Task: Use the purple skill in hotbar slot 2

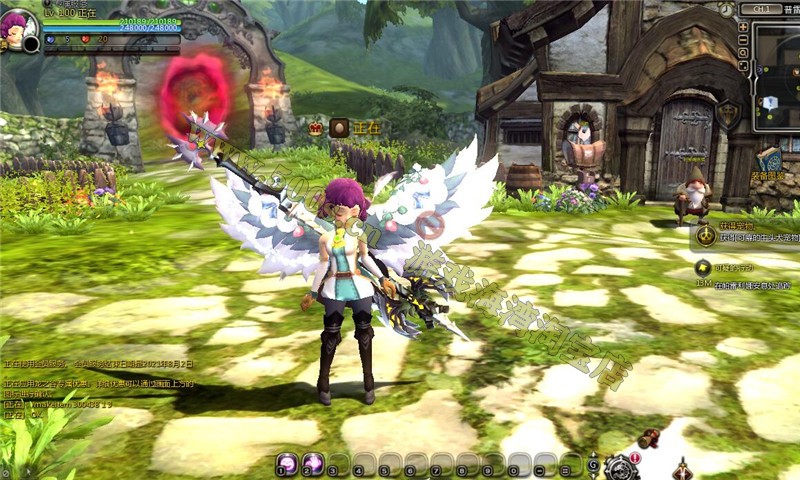Action: 313,464
